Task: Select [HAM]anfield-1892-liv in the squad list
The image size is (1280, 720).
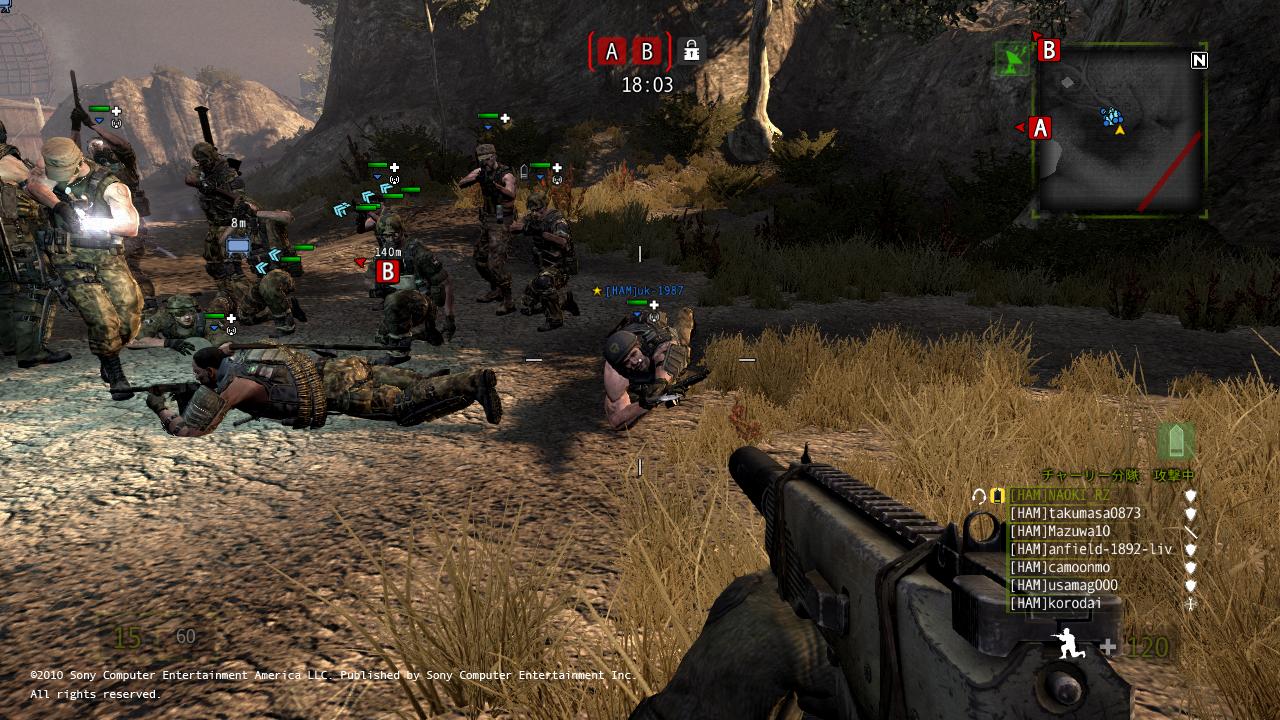Action: click(1090, 549)
